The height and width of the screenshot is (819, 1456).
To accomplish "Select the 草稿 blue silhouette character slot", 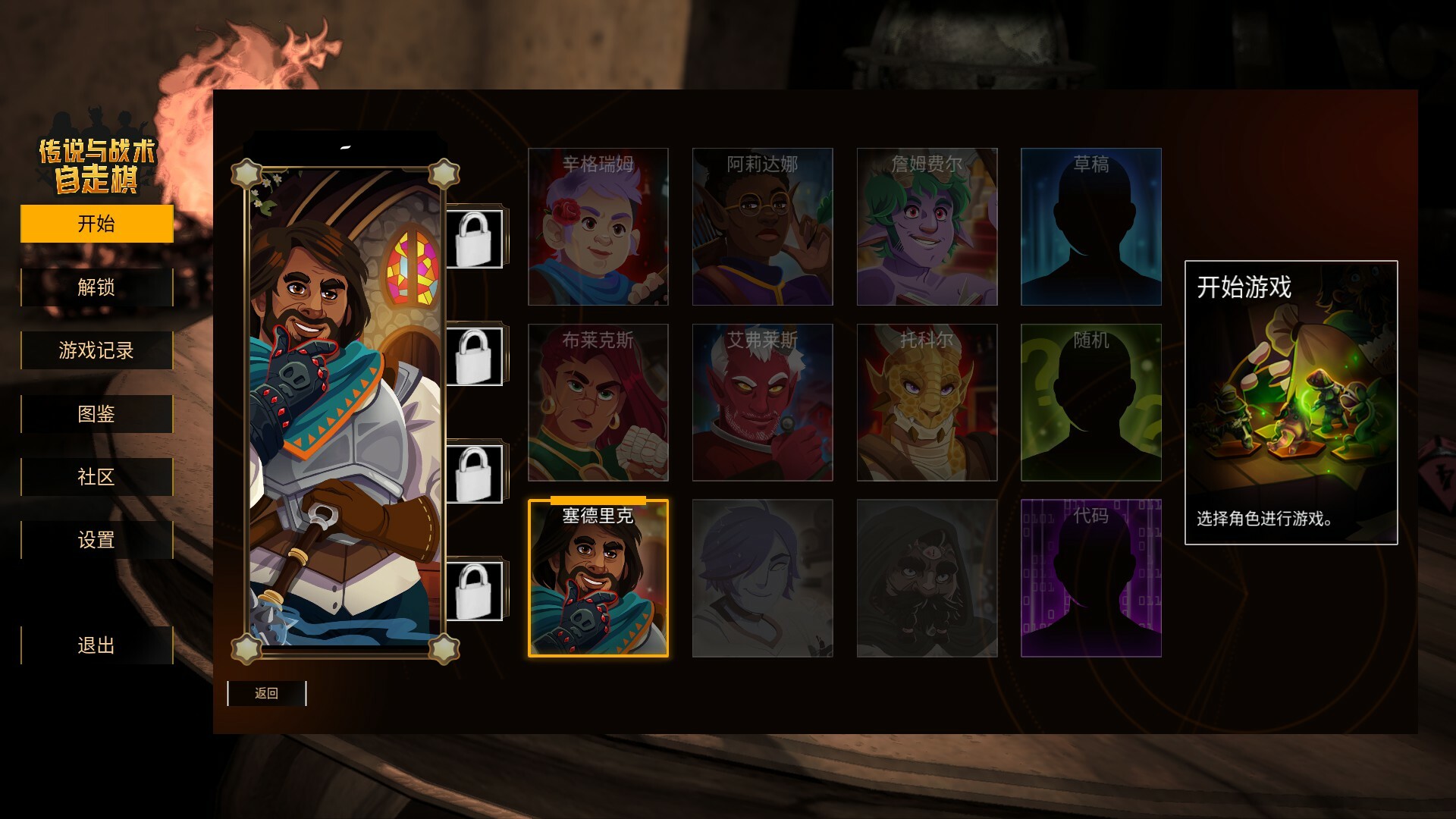I will tap(1090, 226).
